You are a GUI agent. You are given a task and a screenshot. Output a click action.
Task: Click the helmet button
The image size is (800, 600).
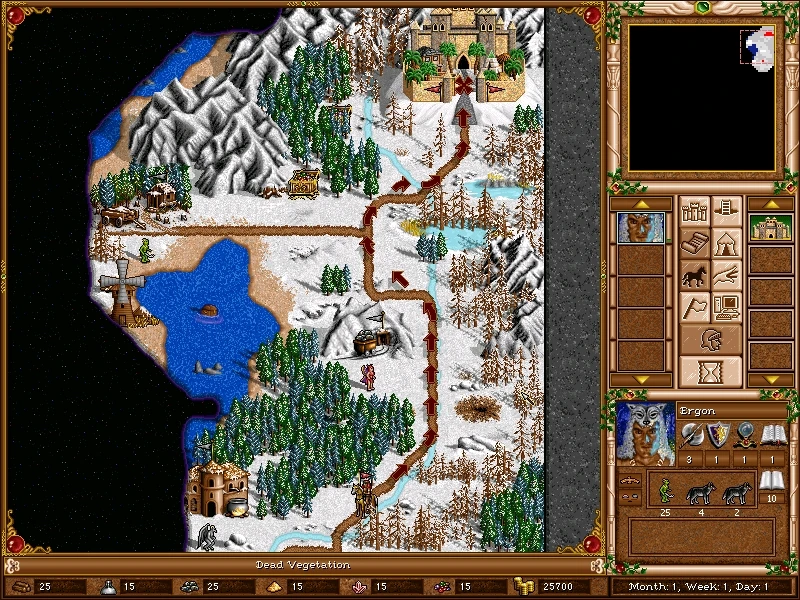[x=710, y=340]
